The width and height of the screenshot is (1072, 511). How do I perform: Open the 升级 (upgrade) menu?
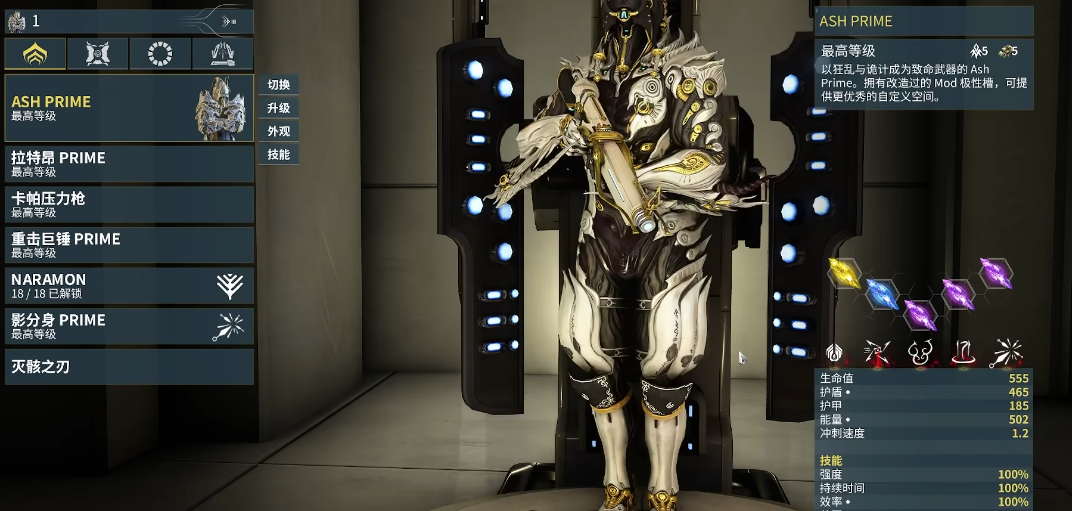(x=278, y=108)
